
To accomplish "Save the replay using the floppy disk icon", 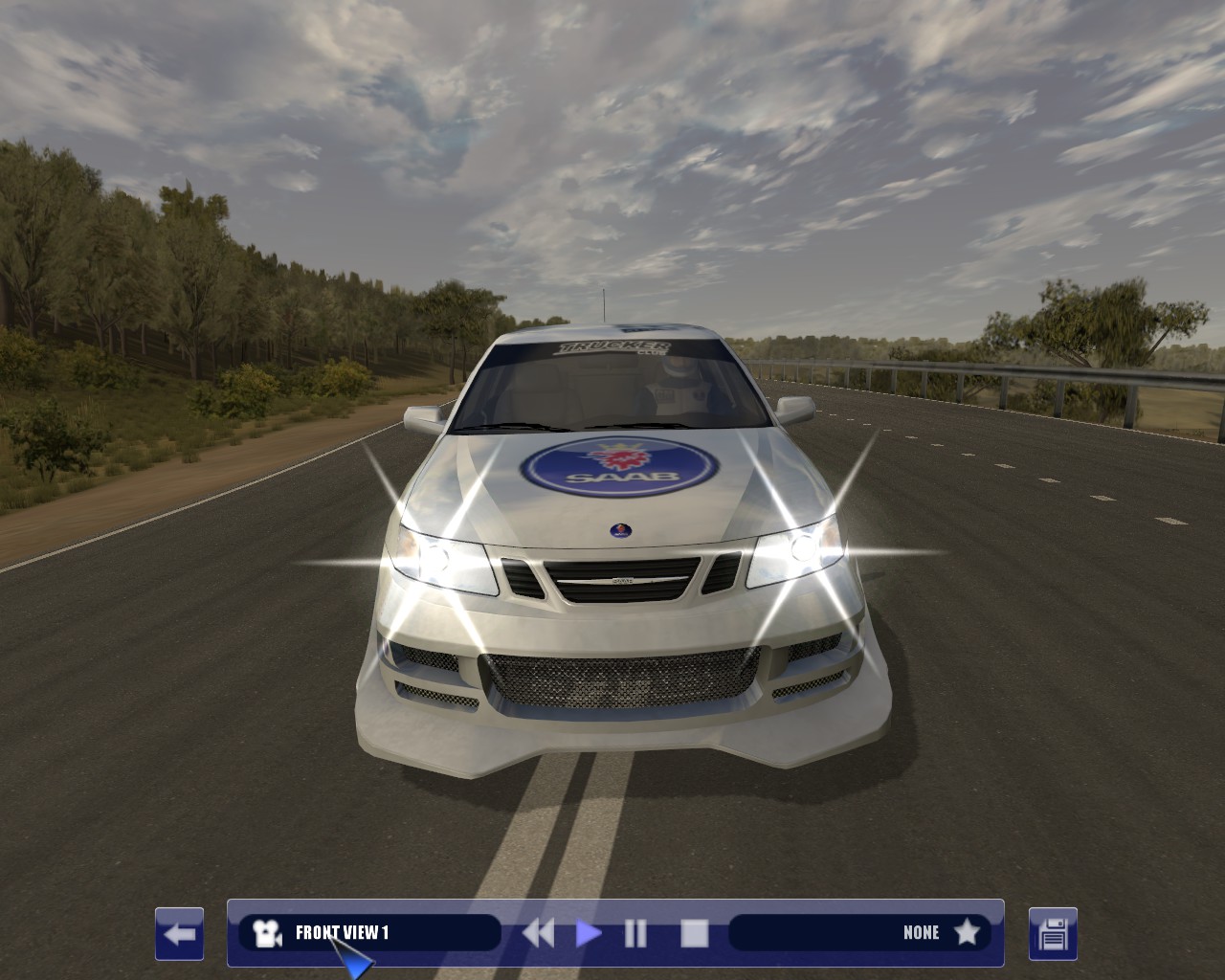I will (x=1051, y=933).
